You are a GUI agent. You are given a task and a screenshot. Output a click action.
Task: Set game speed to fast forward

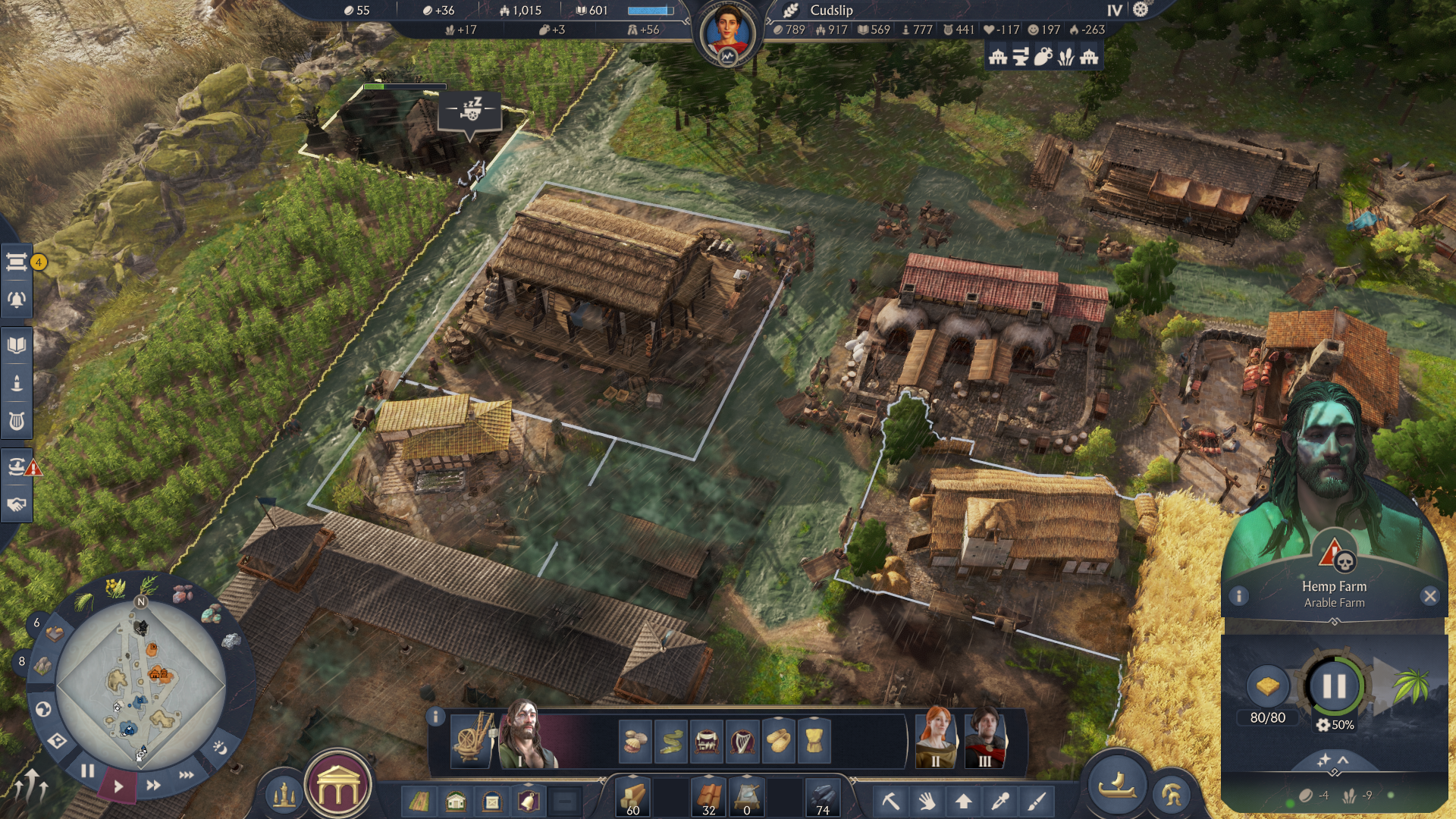point(153,785)
